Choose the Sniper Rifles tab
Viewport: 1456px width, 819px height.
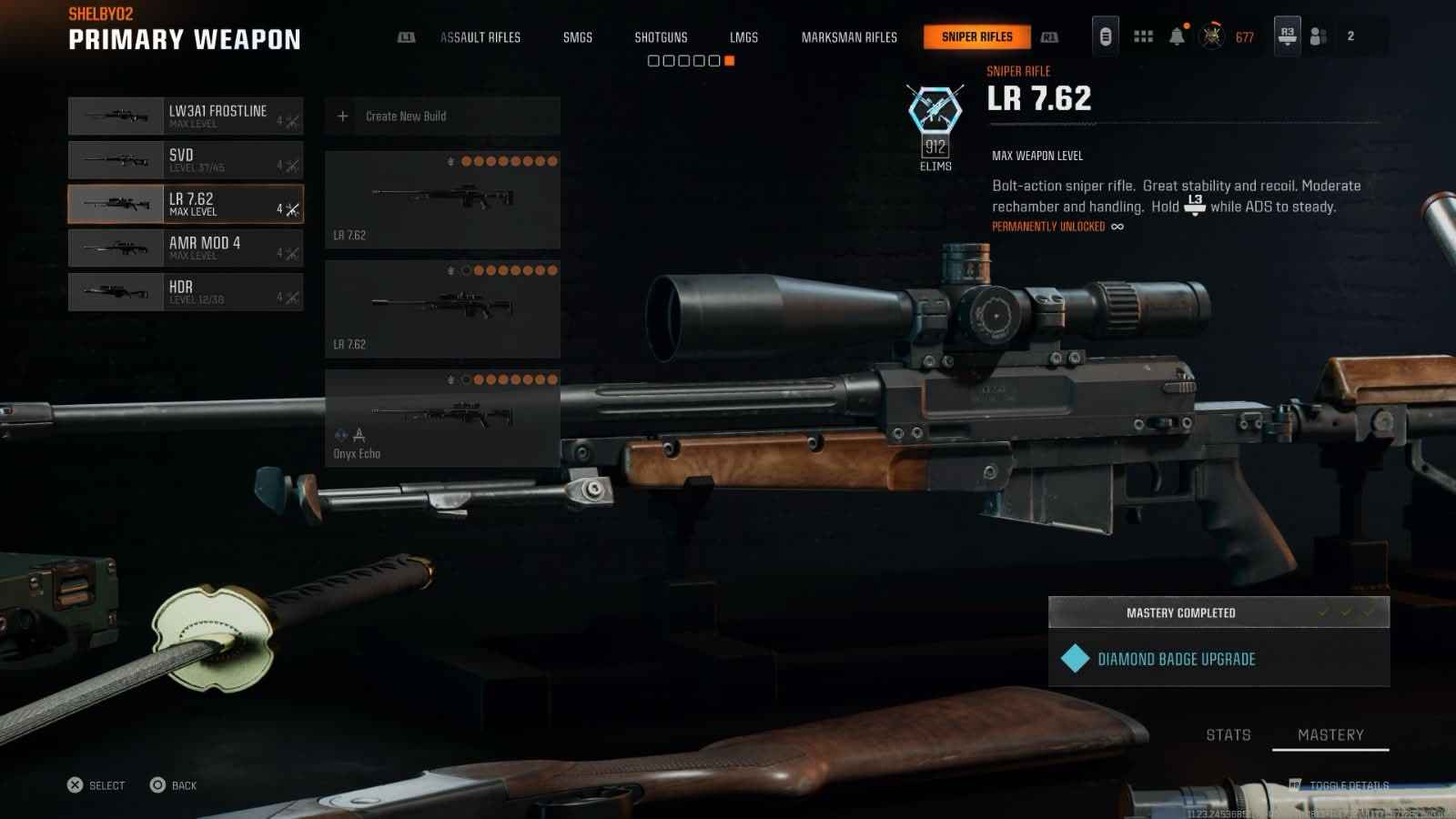click(976, 37)
